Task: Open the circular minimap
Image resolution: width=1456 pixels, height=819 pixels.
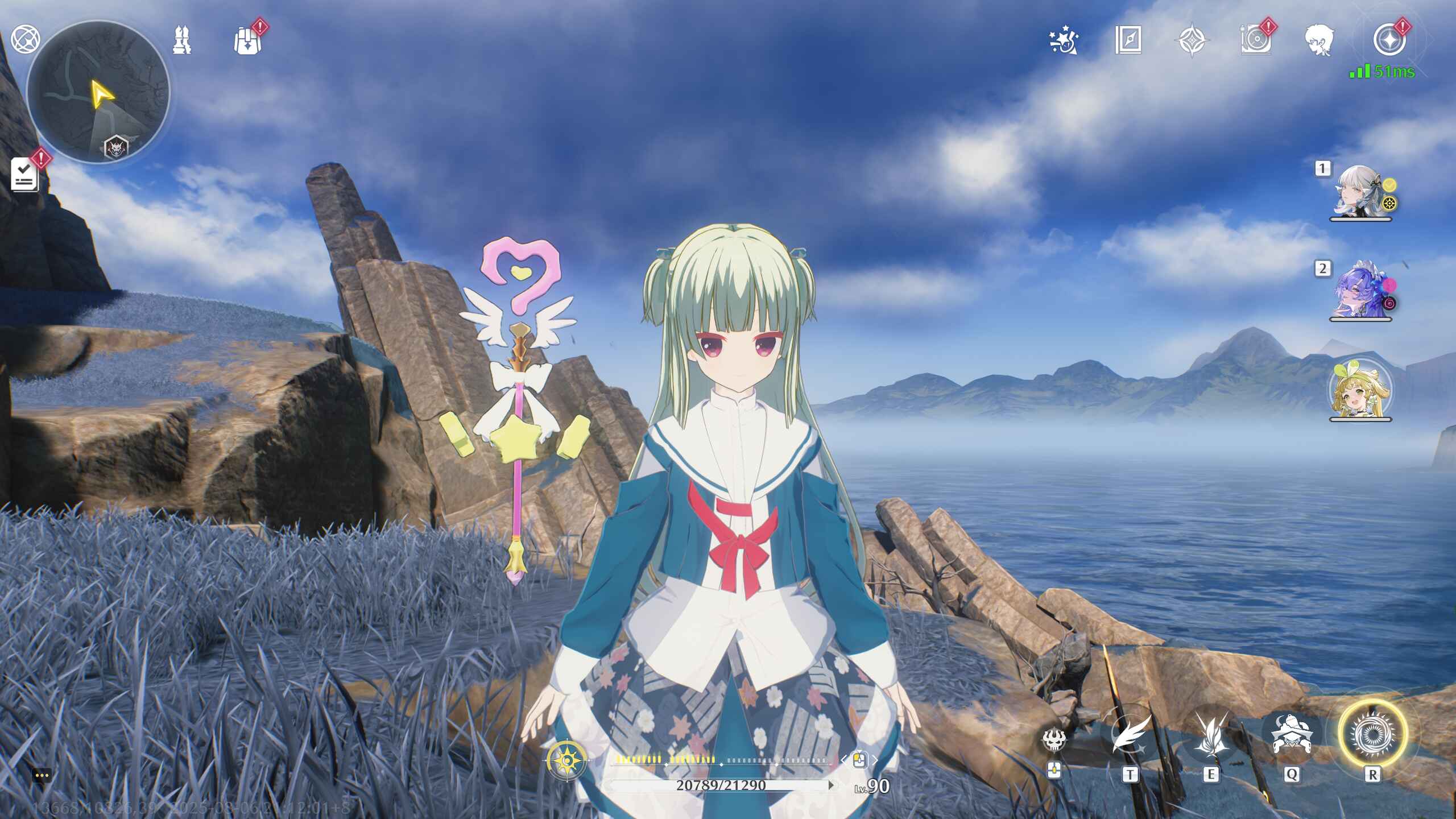Action: 98,92
